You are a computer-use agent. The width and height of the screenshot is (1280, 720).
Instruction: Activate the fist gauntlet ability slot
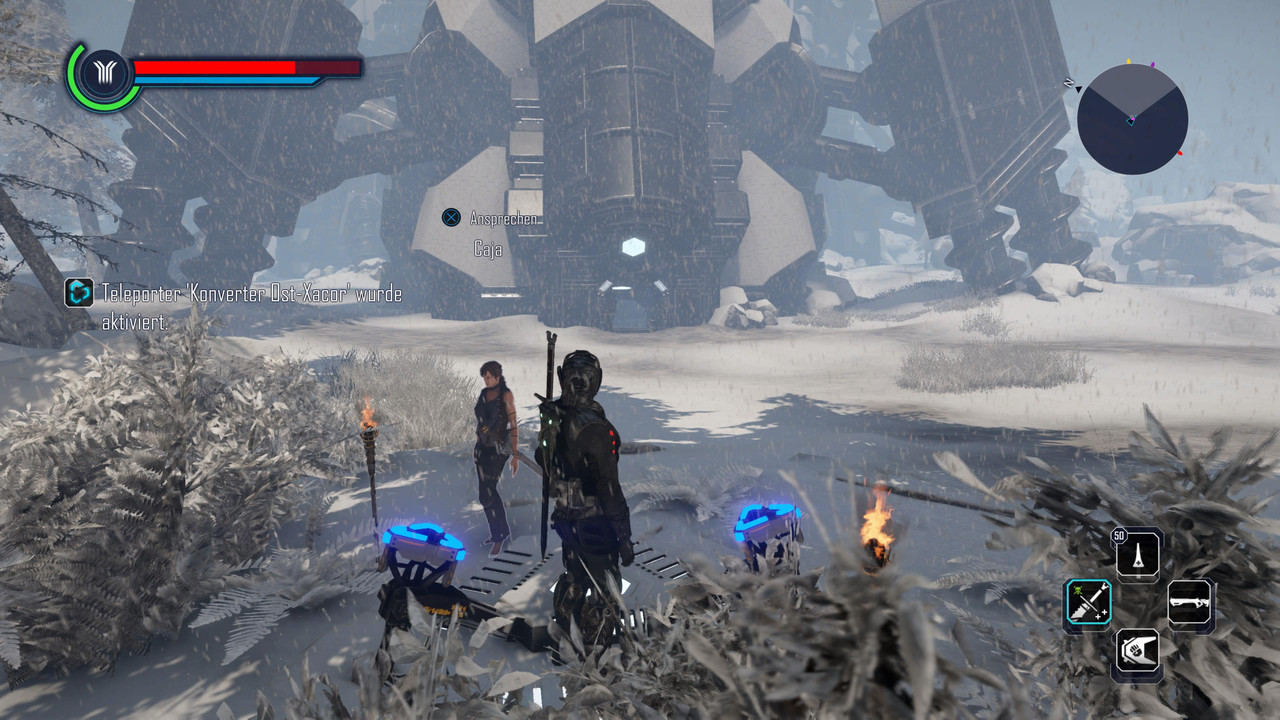coord(1139,654)
